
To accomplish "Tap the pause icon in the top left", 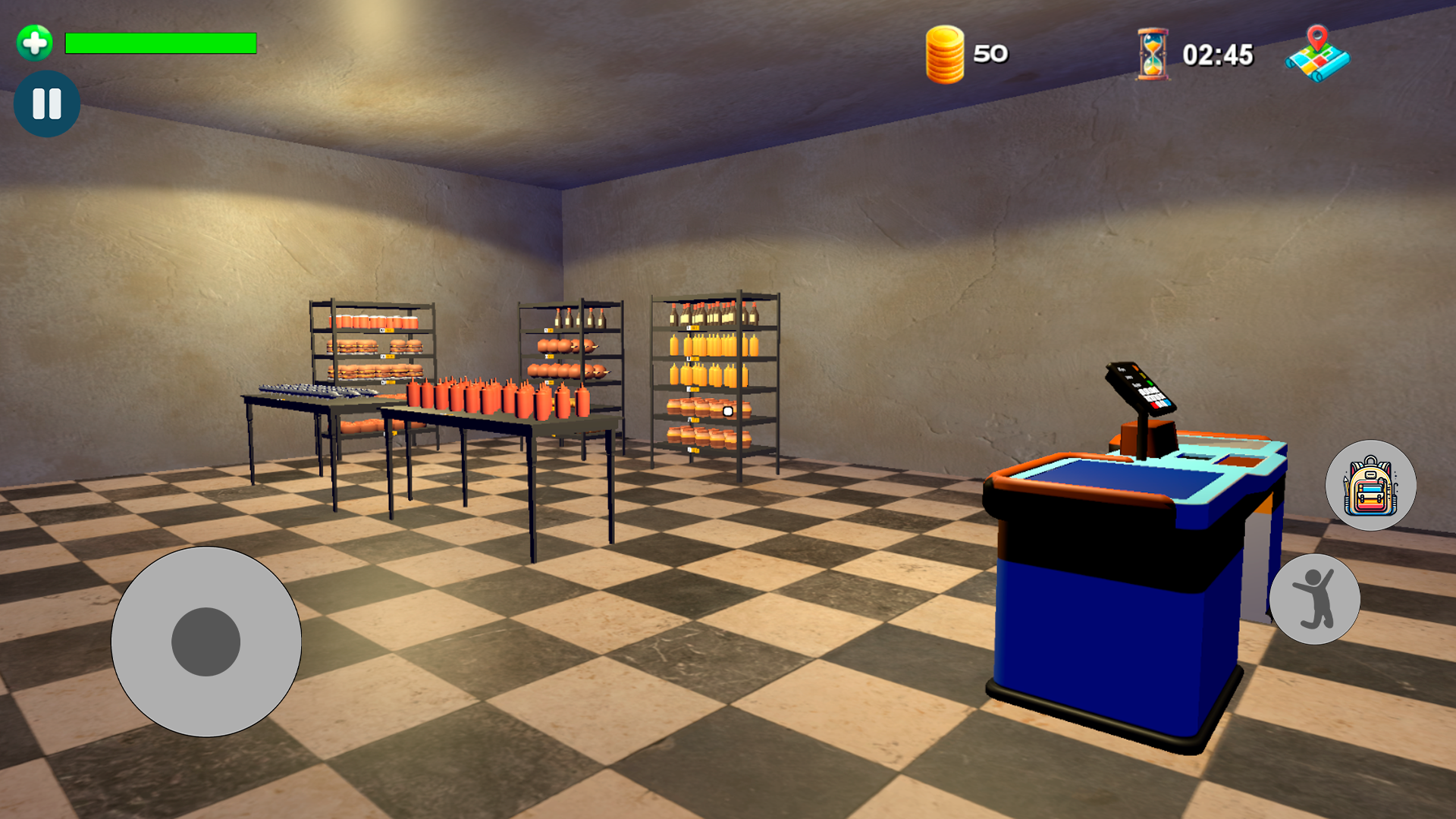I will (x=46, y=104).
